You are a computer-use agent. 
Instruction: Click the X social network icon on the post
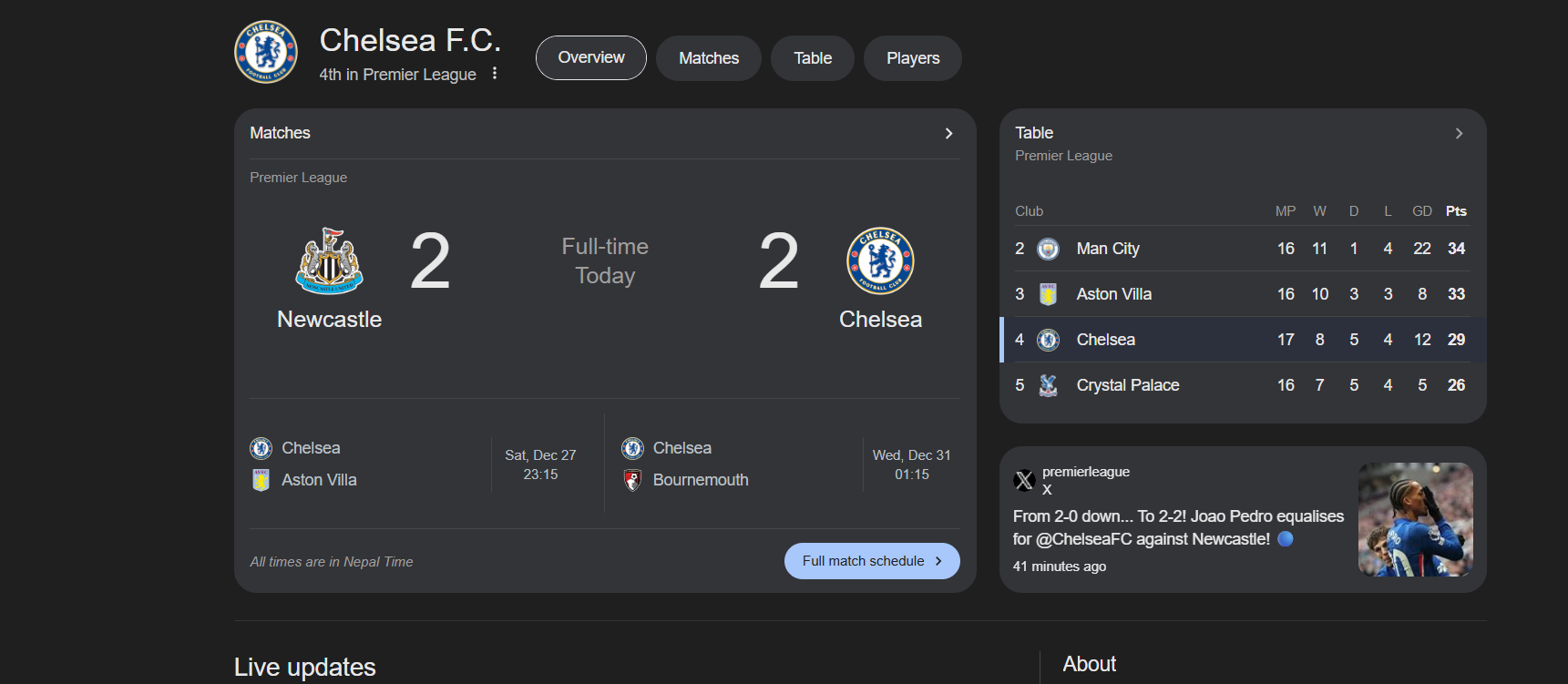pyautogui.click(x=1024, y=479)
